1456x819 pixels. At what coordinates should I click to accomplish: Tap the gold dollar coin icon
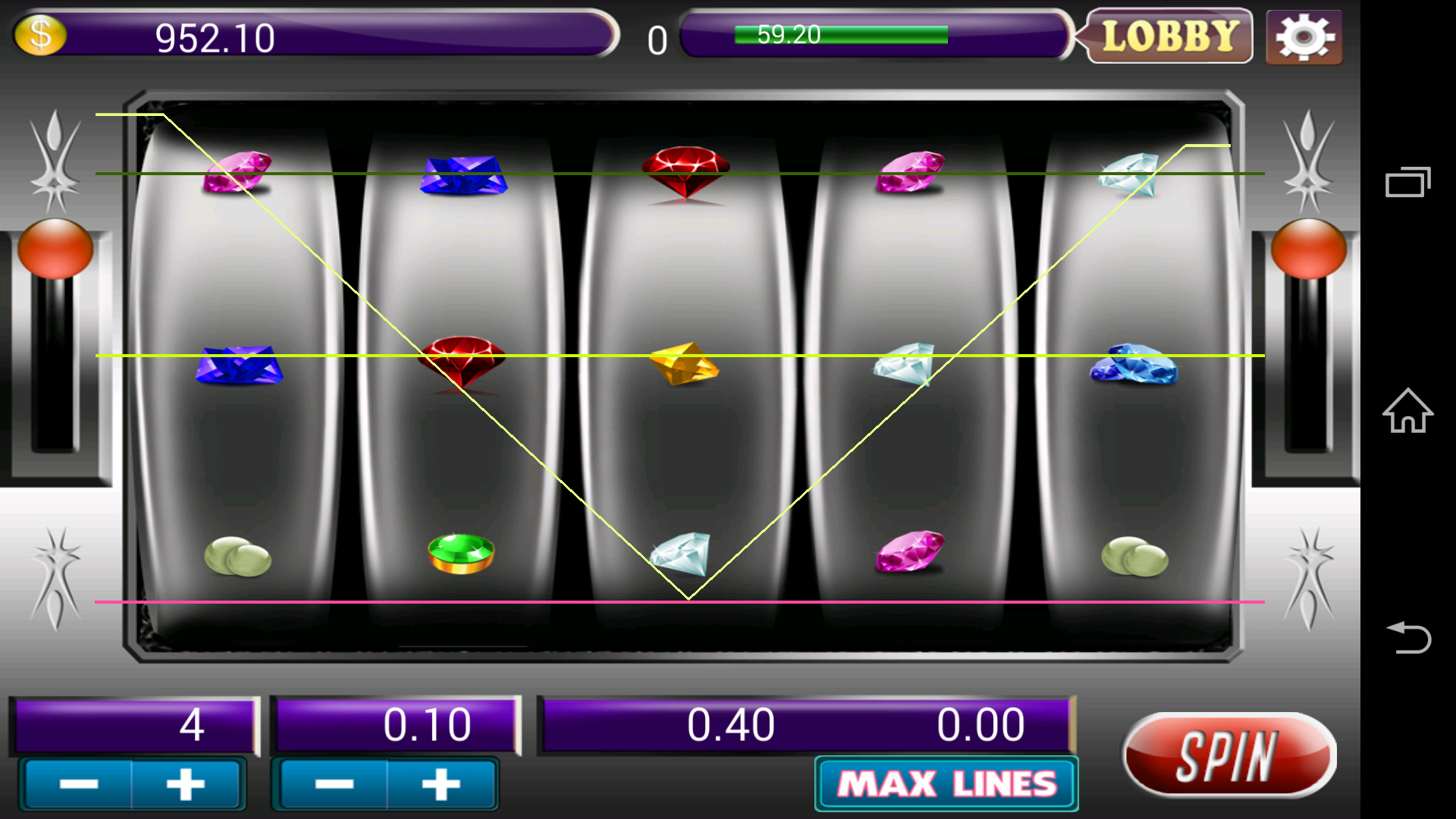[40, 35]
